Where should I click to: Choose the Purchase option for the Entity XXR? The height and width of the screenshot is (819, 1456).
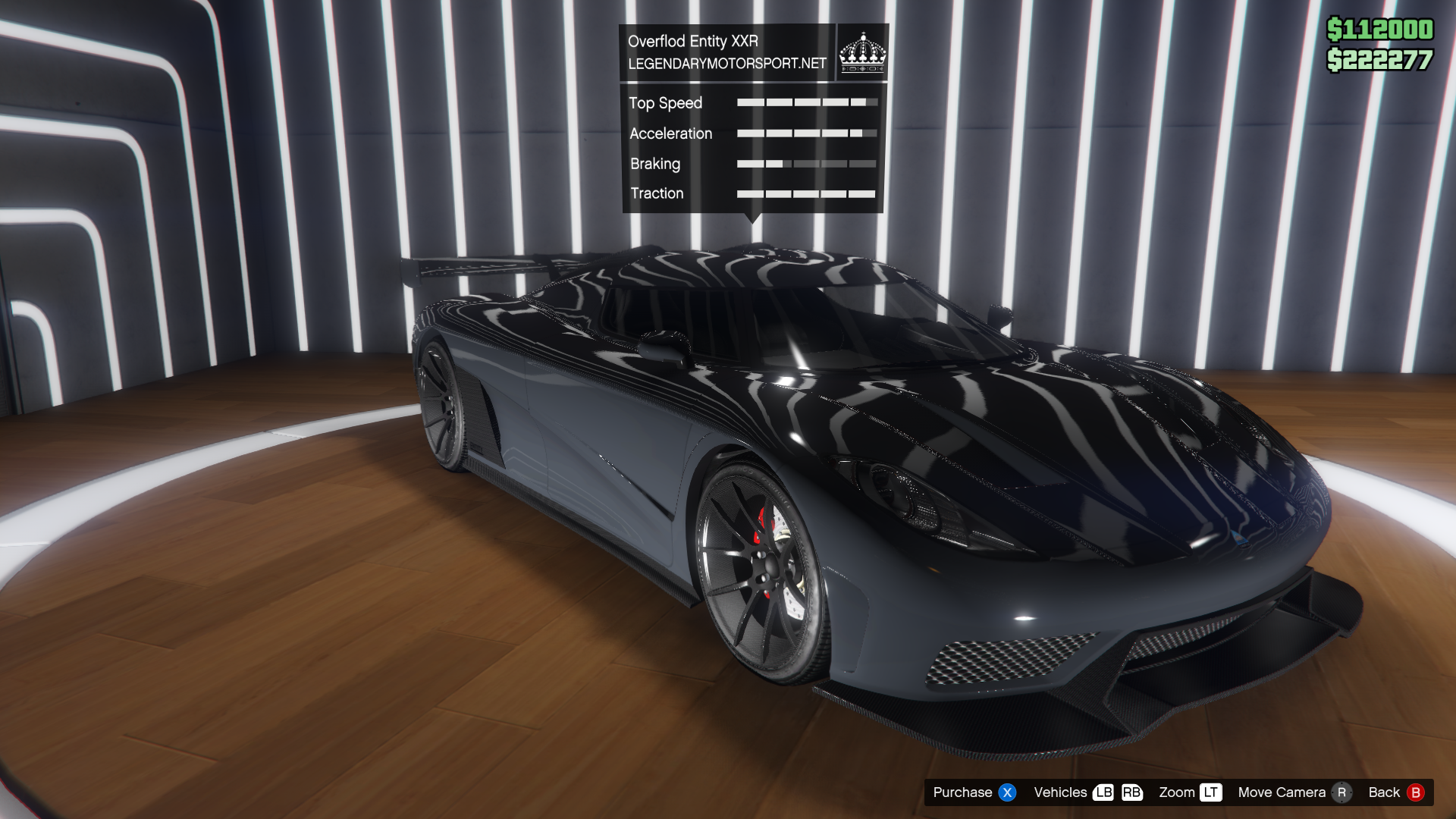[x=974, y=792]
